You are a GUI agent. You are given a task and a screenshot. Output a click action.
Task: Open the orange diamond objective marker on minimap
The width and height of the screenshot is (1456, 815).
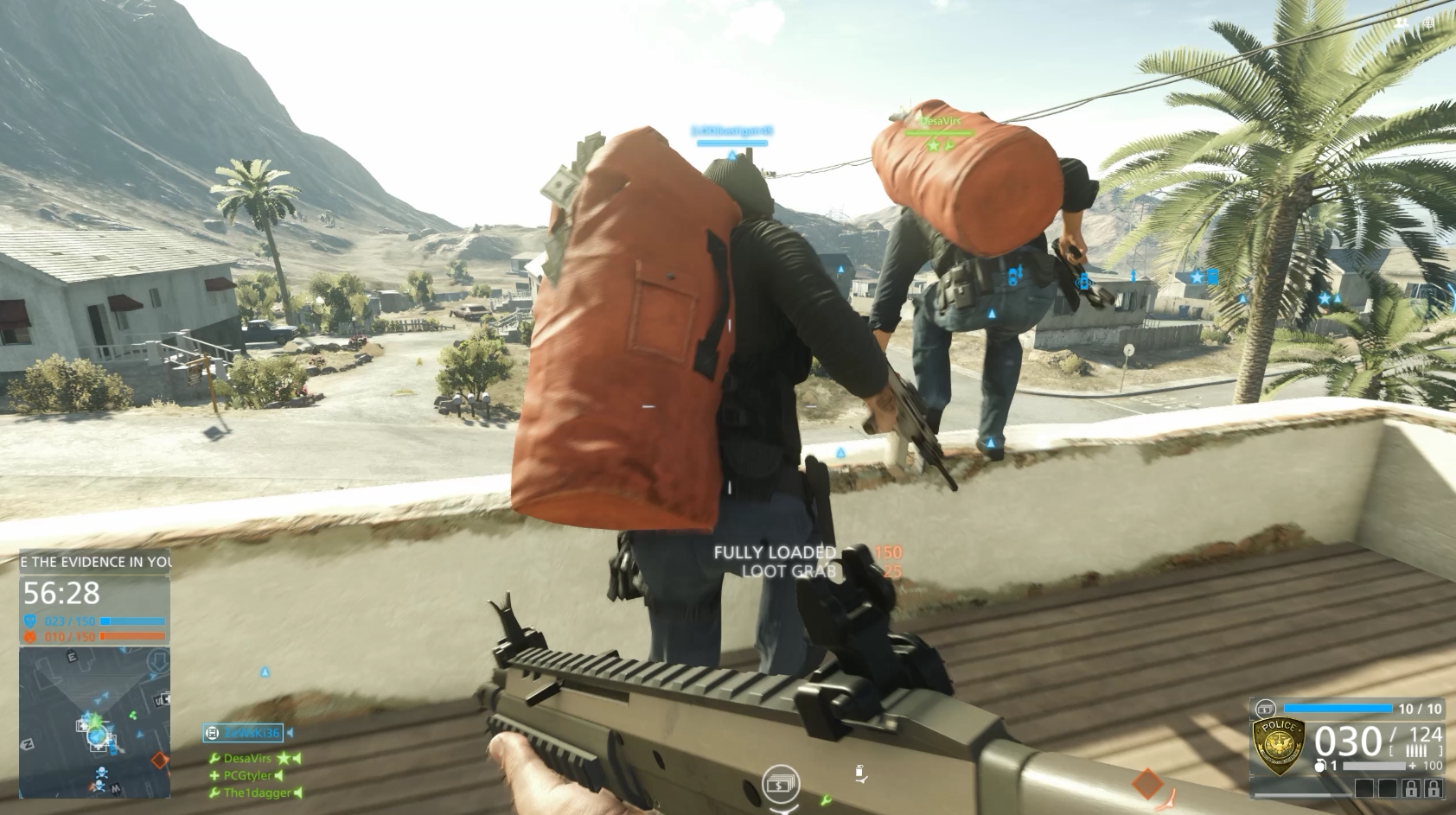pos(161,759)
